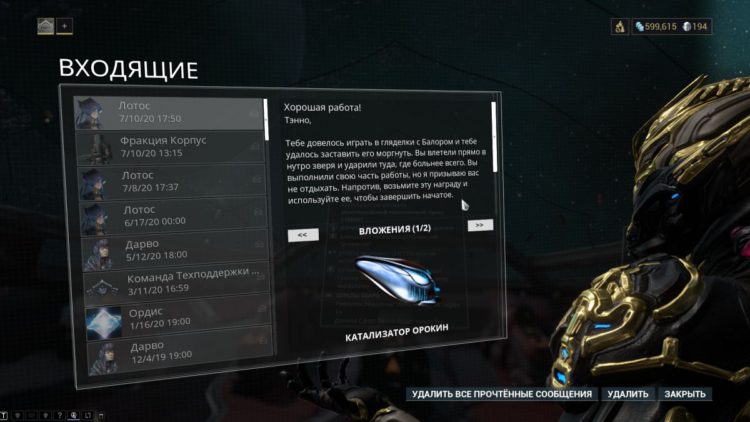Click the question mark icon in the bottom toolbar
The image size is (750, 422).
pyautogui.click(x=59, y=415)
